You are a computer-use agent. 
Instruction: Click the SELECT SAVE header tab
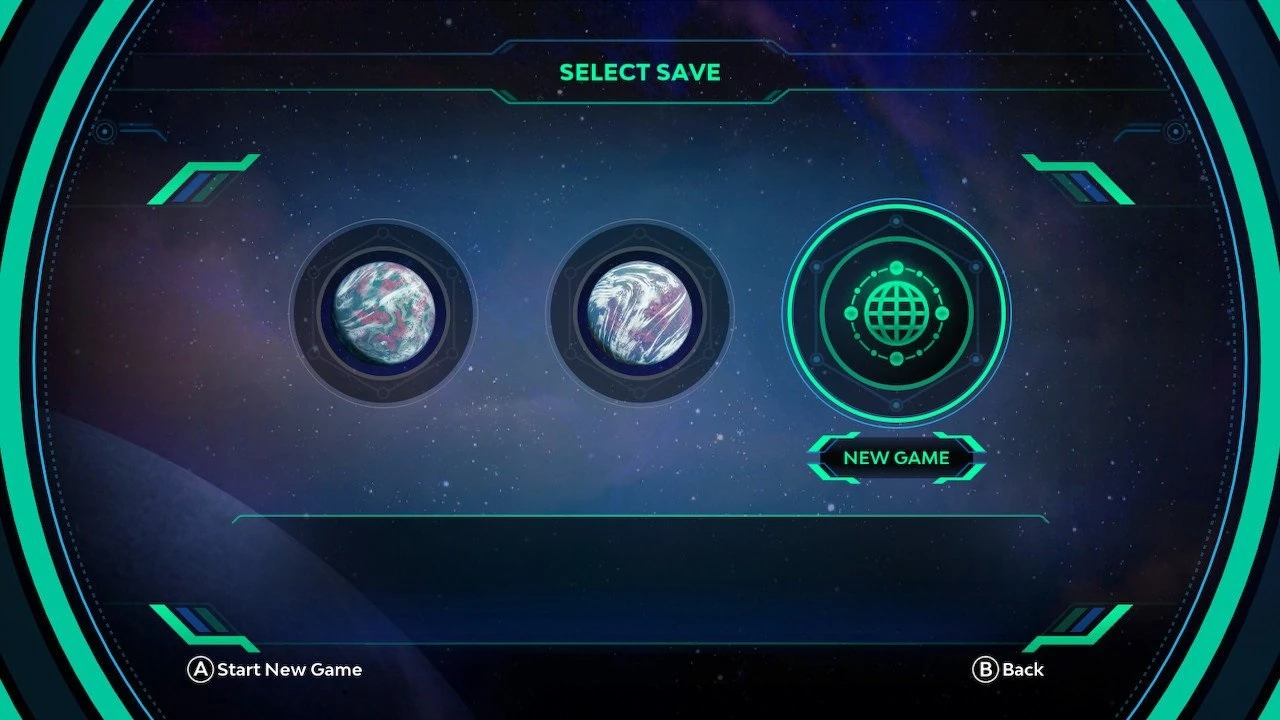coord(640,72)
